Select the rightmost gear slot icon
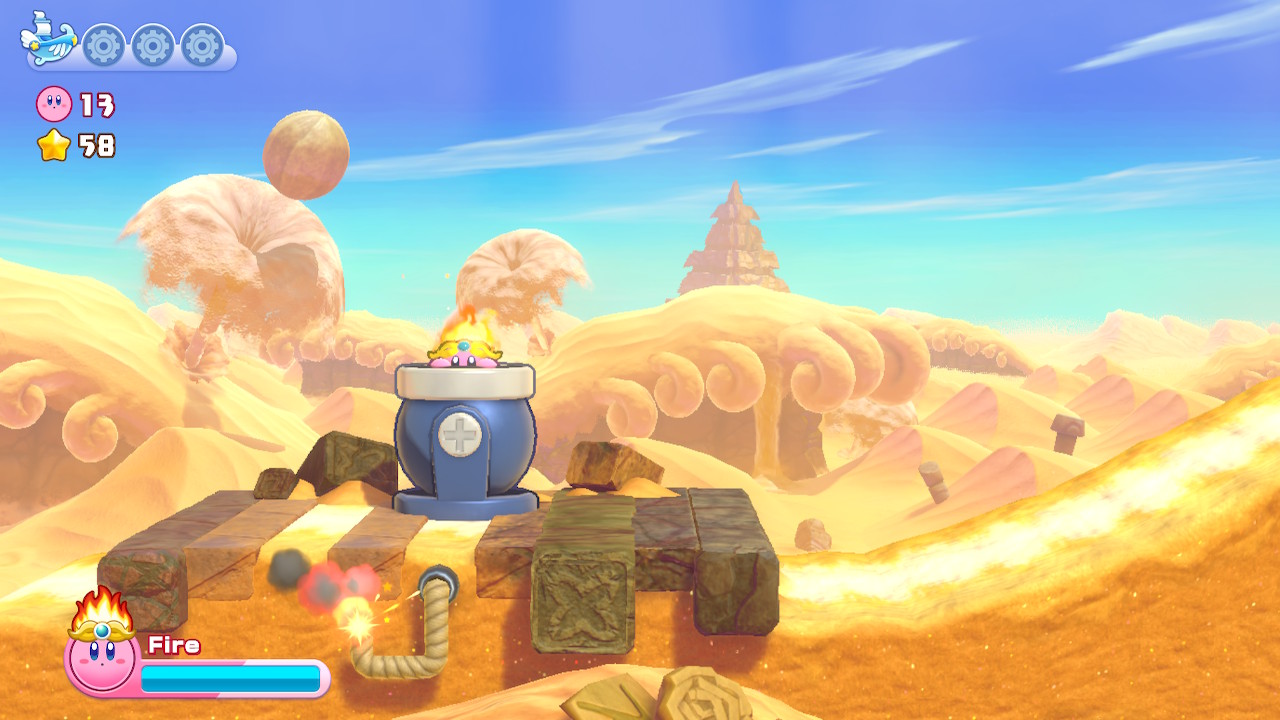 [200, 44]
